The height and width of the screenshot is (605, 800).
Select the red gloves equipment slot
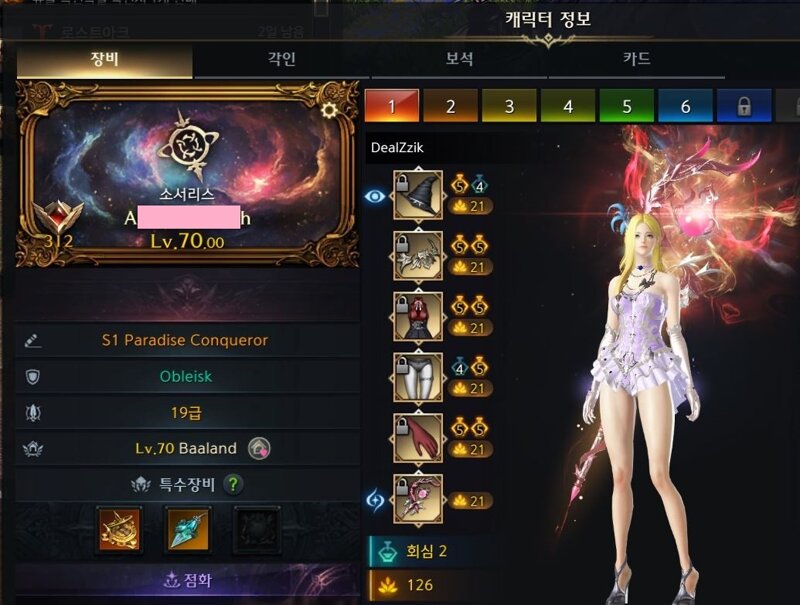click(x=418, y=438)
